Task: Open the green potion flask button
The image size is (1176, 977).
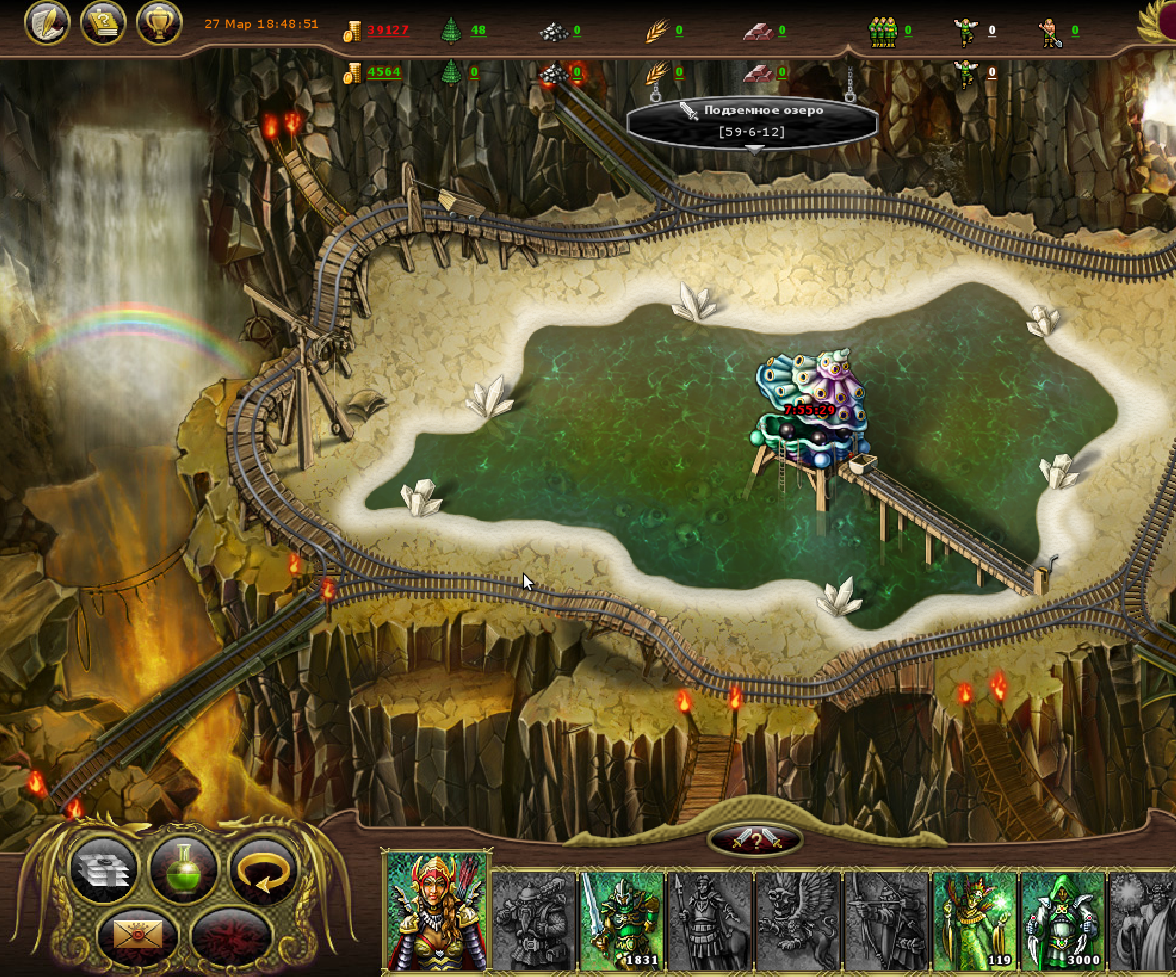Action: point(184,869)
